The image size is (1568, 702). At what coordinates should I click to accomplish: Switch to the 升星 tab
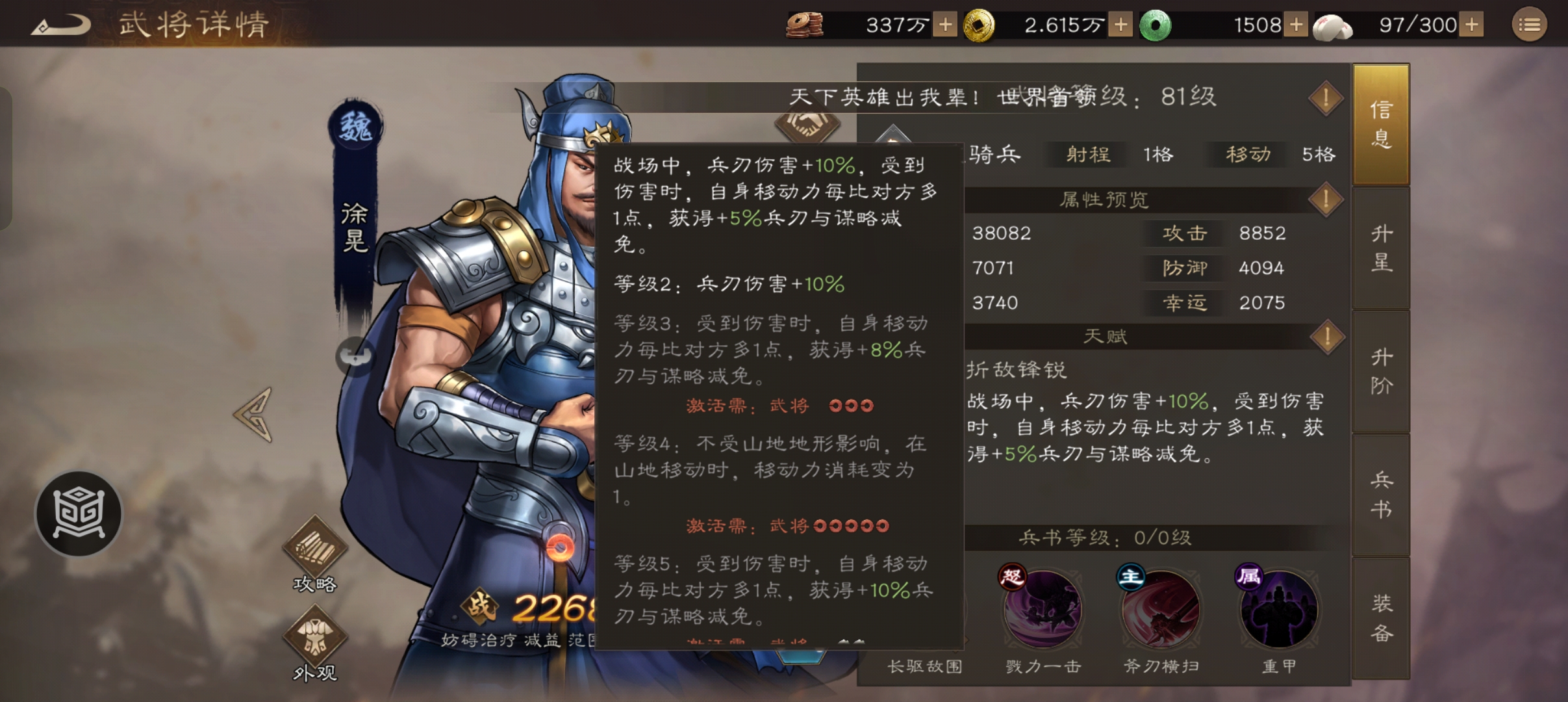click(1381, 248)
